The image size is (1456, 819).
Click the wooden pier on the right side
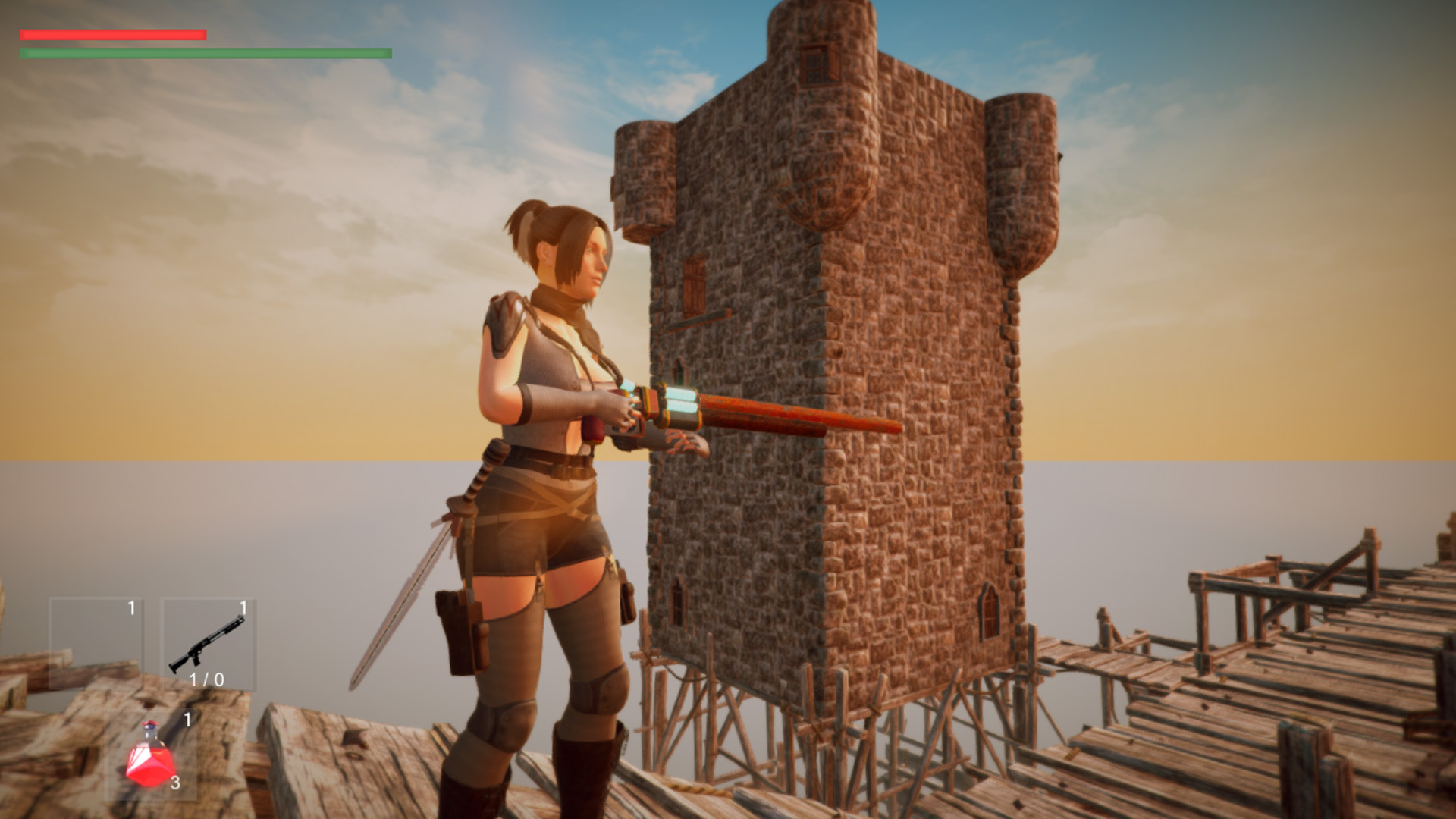point(1289,682)
